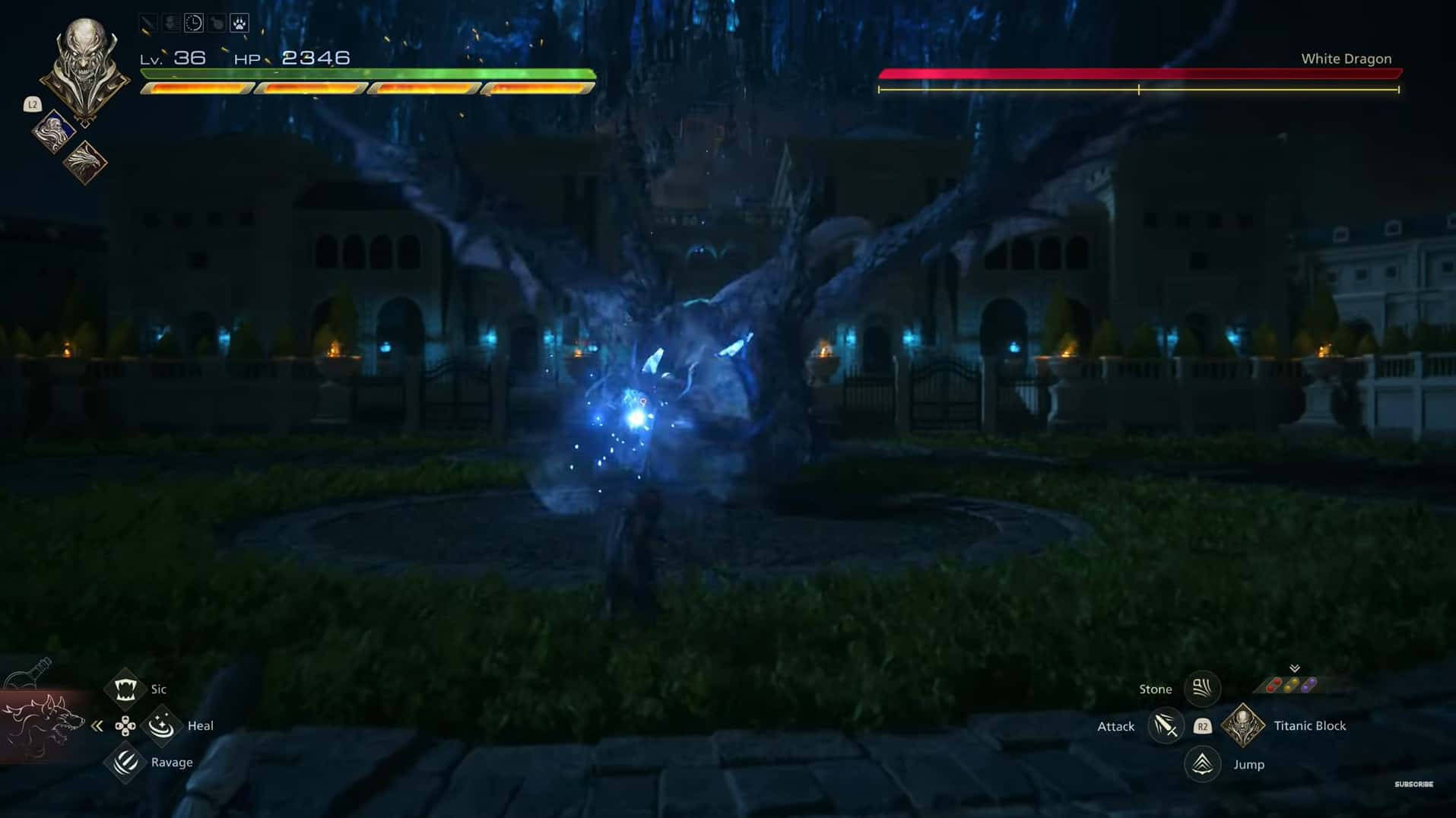Select the red potion pip in the tray
1456x818 pixels.
click(x=1272, y=685)
